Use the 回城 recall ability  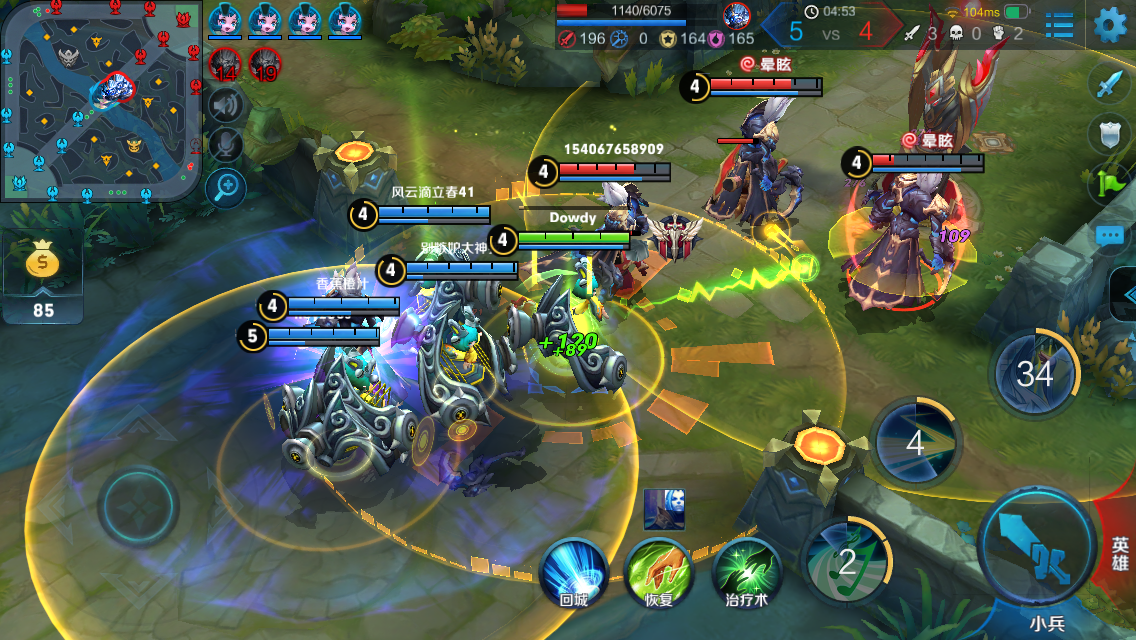(x=574, y=570)
